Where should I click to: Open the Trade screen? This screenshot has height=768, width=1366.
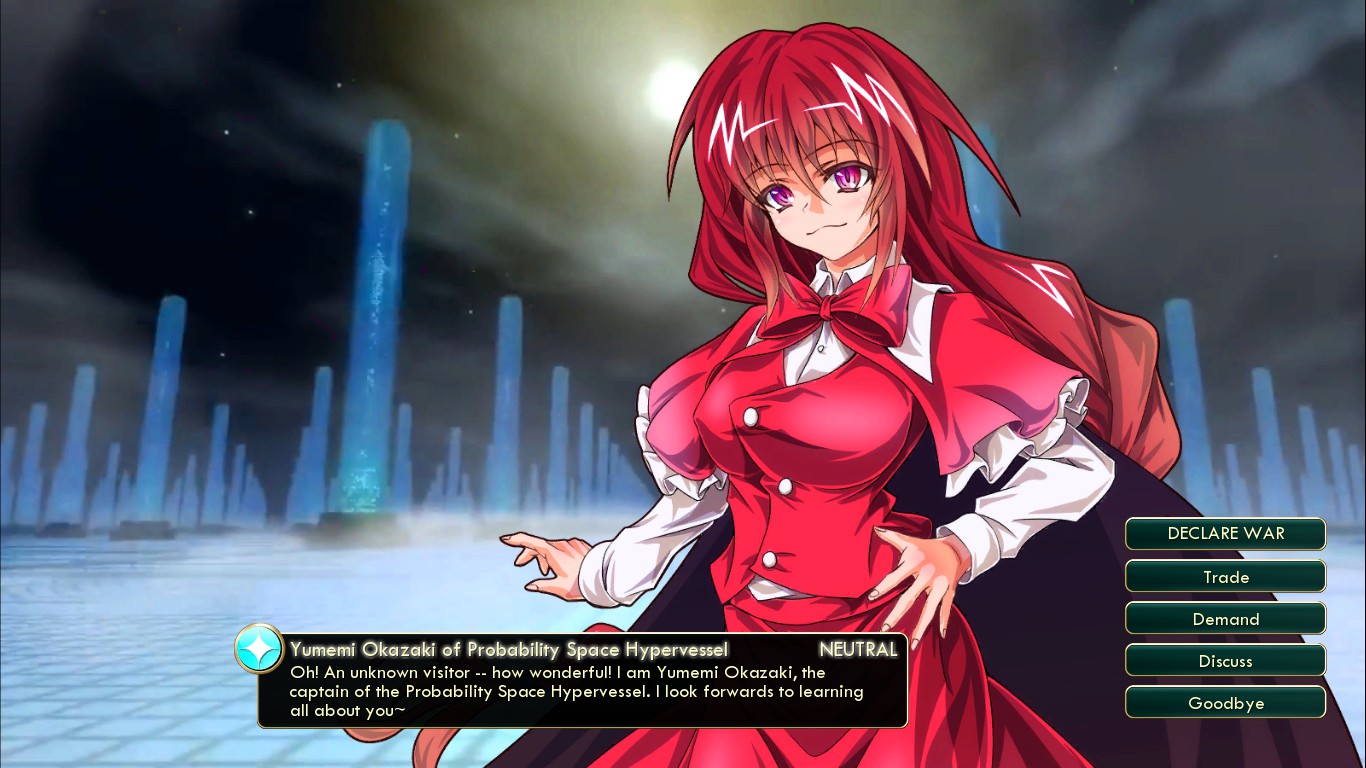(1225, 577)
